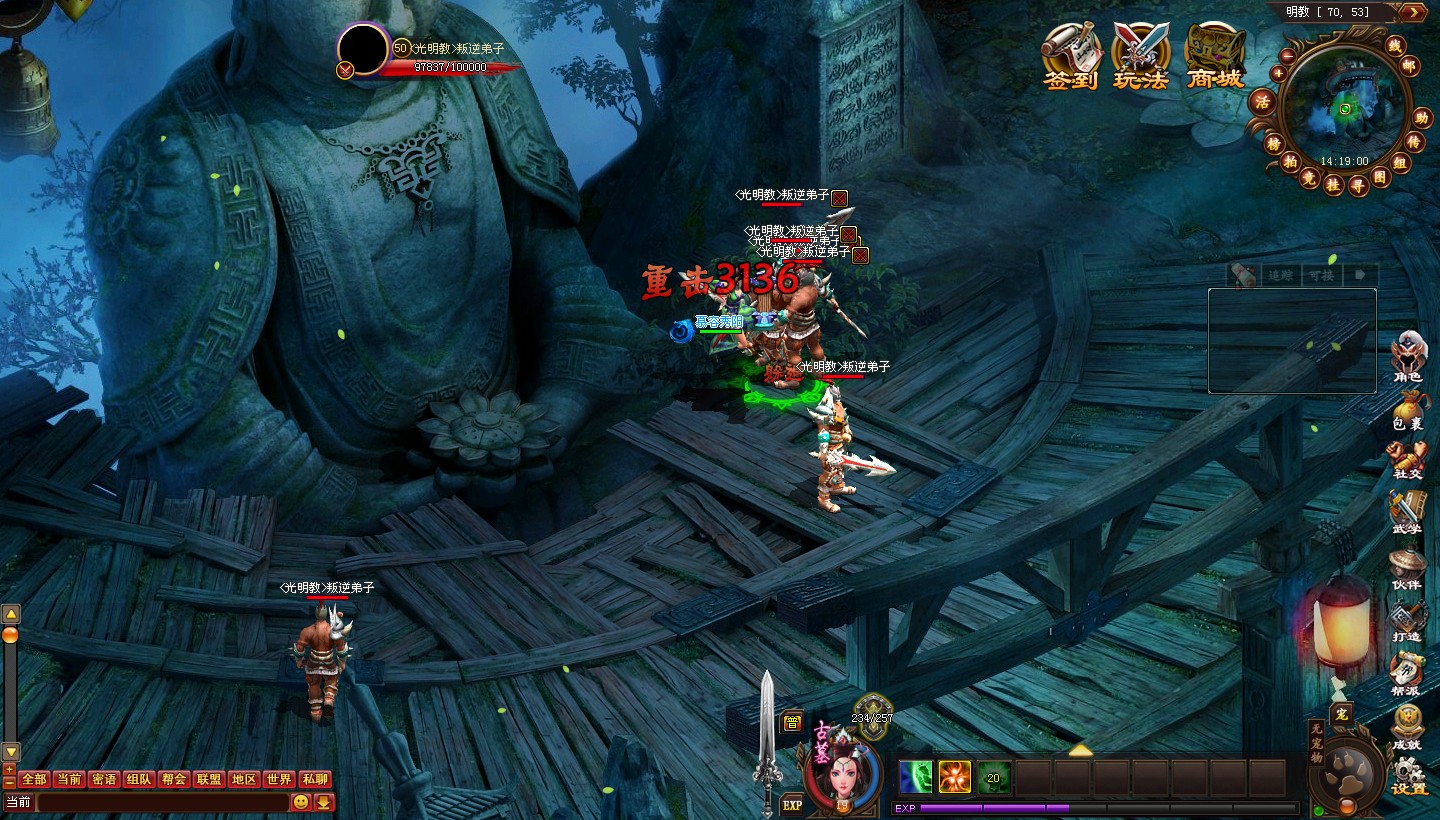Open the 邮 mail button by minimap
This screenshot has width=1440, height=820.
[1410, 66]
